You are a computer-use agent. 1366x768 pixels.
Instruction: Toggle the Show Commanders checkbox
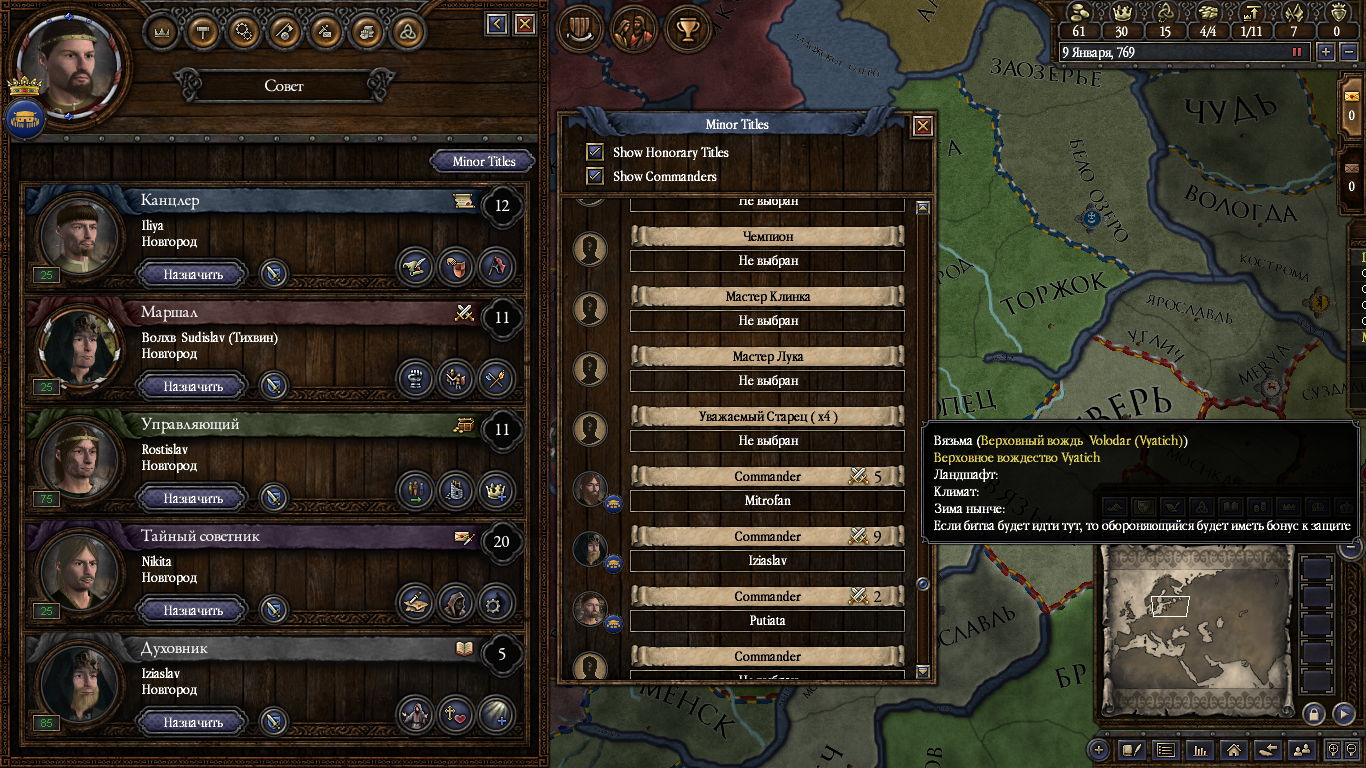coord(595,176)
